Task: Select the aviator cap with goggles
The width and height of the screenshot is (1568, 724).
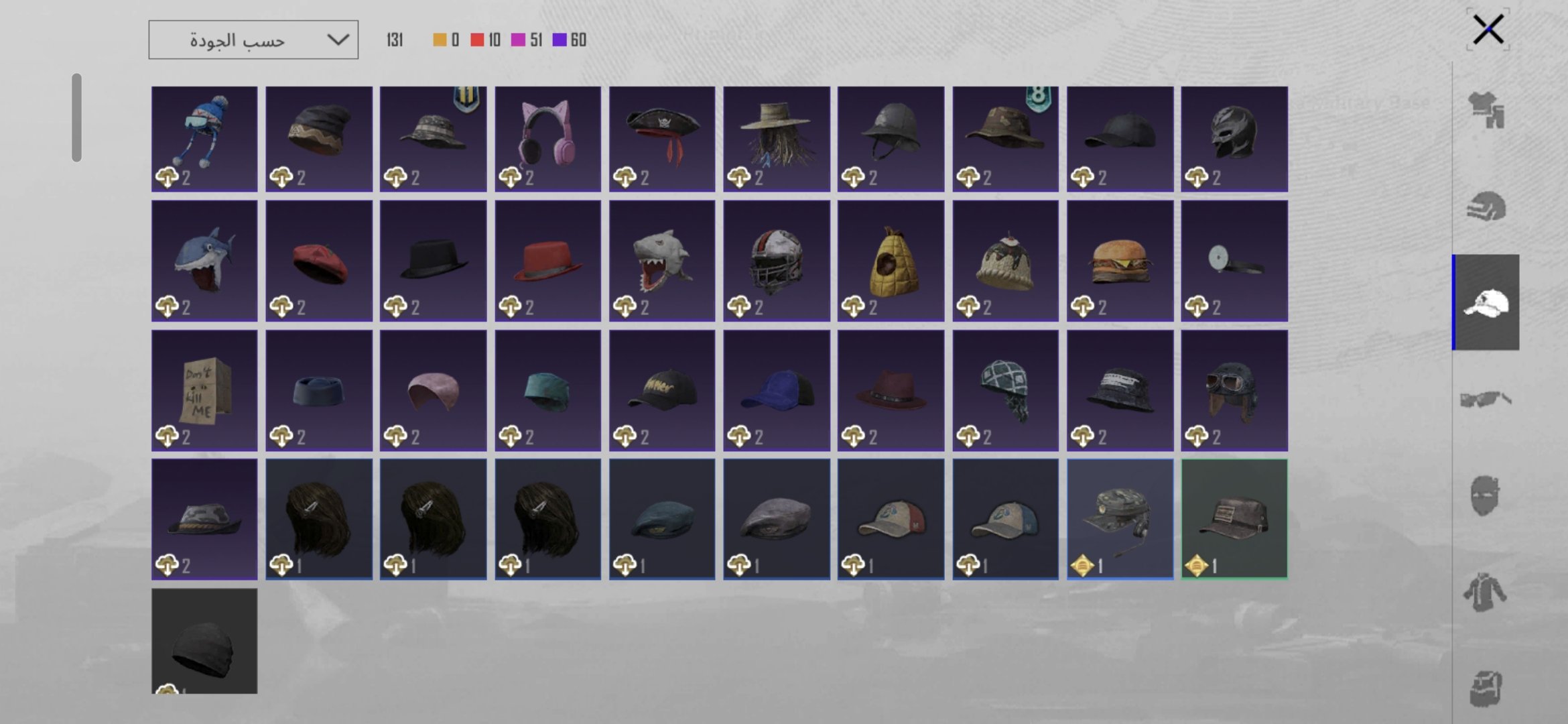Action: point(1234,389)
